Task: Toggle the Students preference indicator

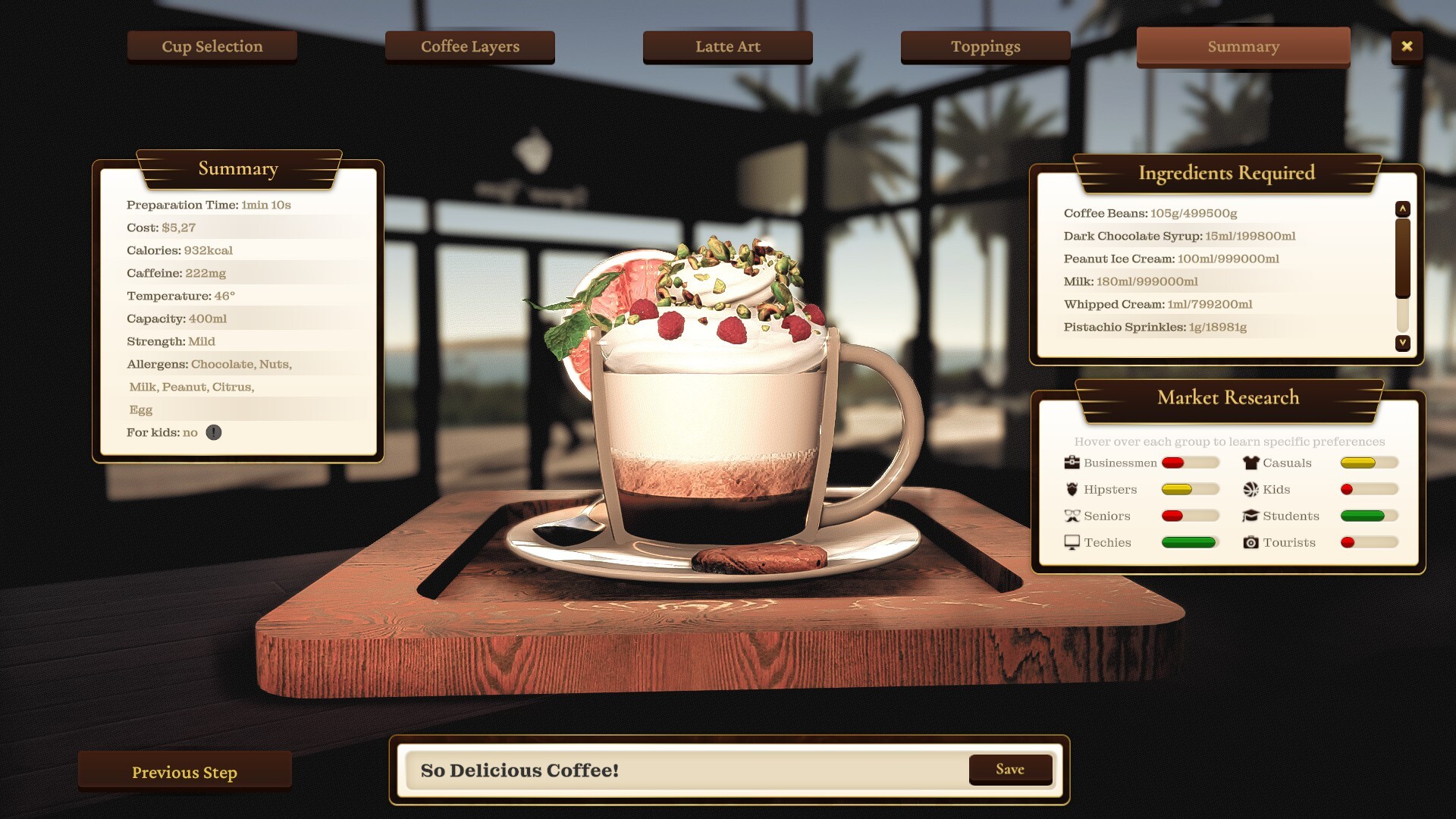Action: (x=1368, y=516)
